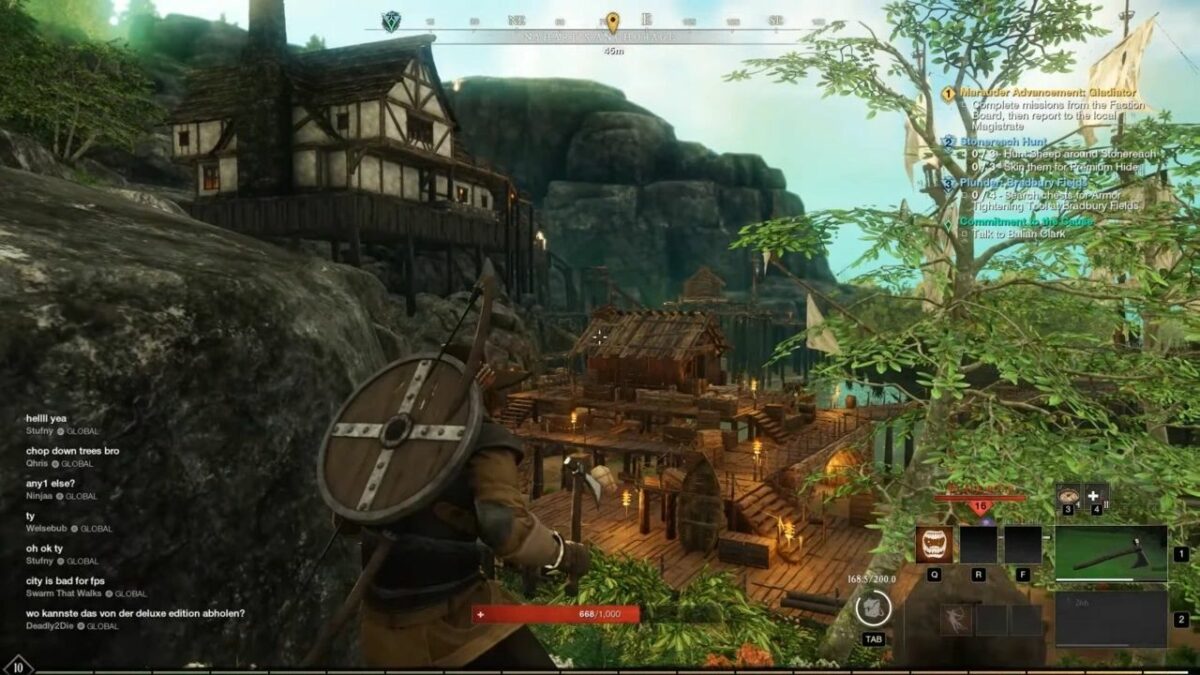Click the white plus quick slot

(1096, 495)
